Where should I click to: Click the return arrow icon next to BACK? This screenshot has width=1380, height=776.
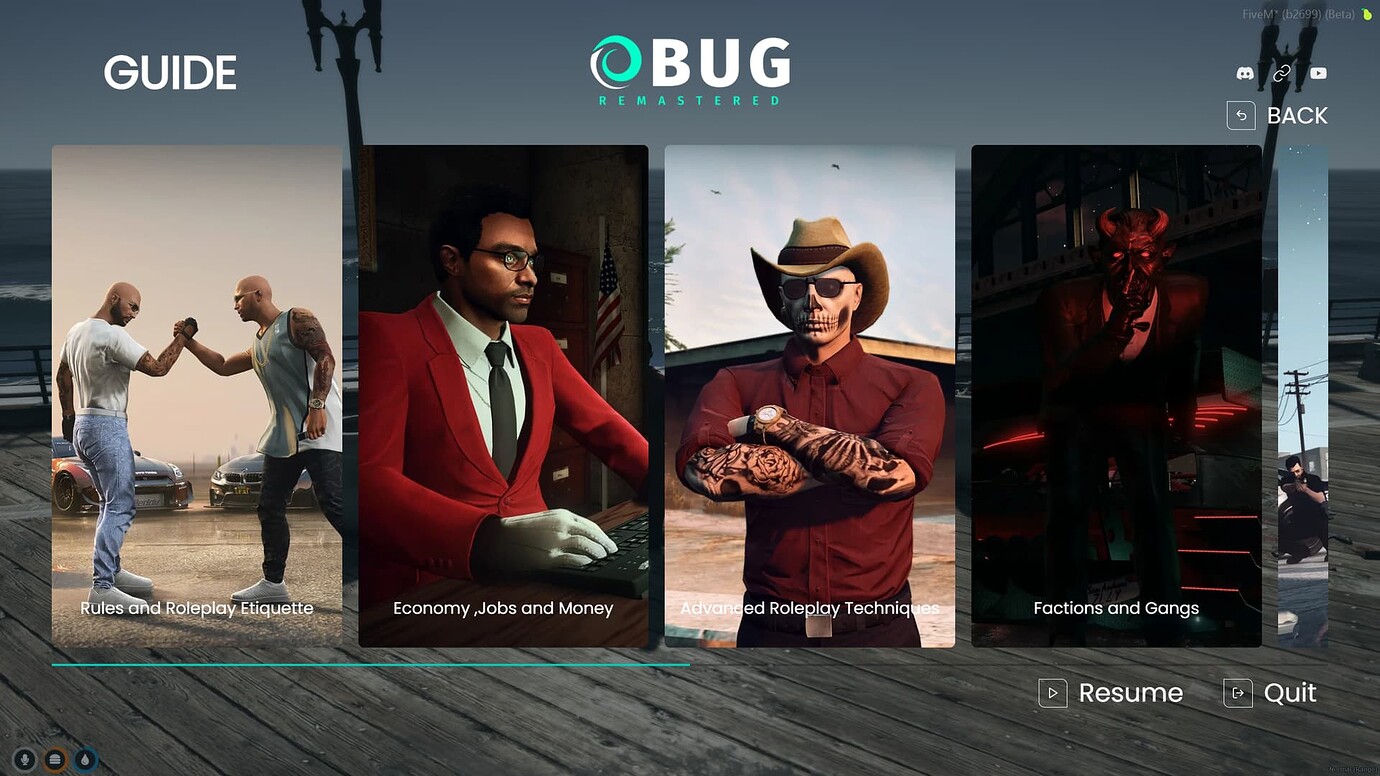pos(1241,115)
